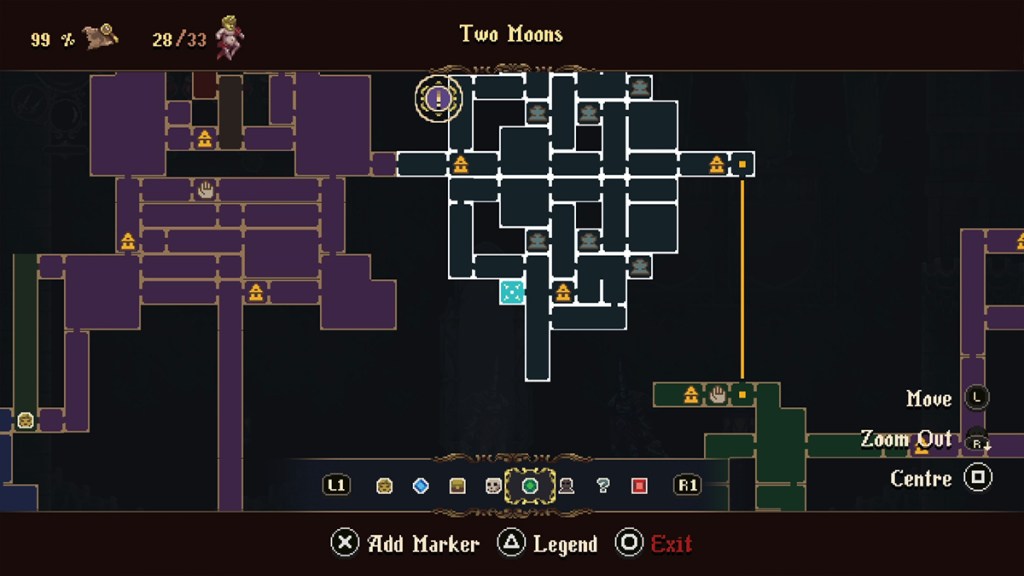Click the highlighted green gem marker
Viewport: 1024px width, 576px height.
click(x=530, y=486)
